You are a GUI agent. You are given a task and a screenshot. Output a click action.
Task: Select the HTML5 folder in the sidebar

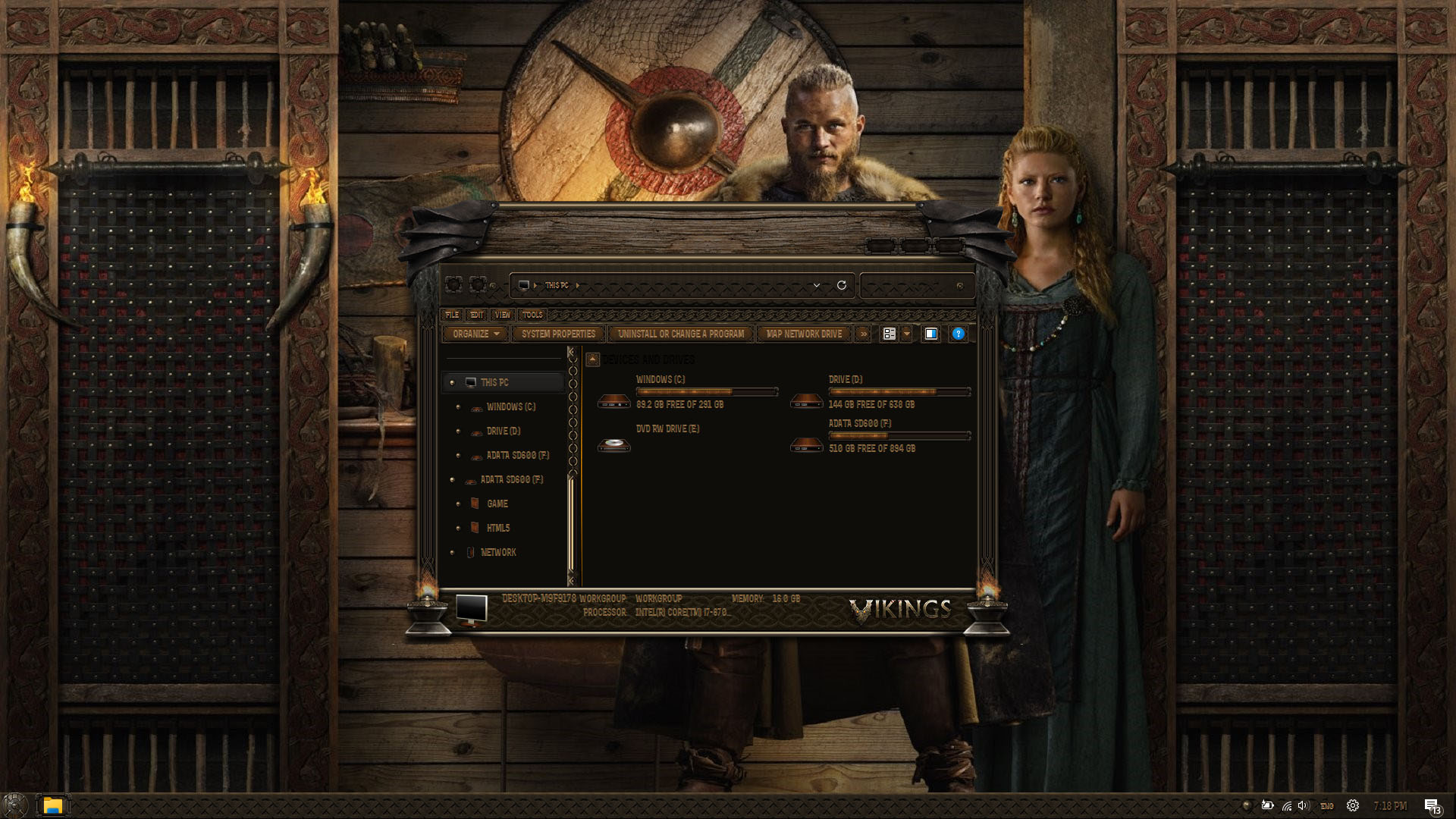point(497,528)
